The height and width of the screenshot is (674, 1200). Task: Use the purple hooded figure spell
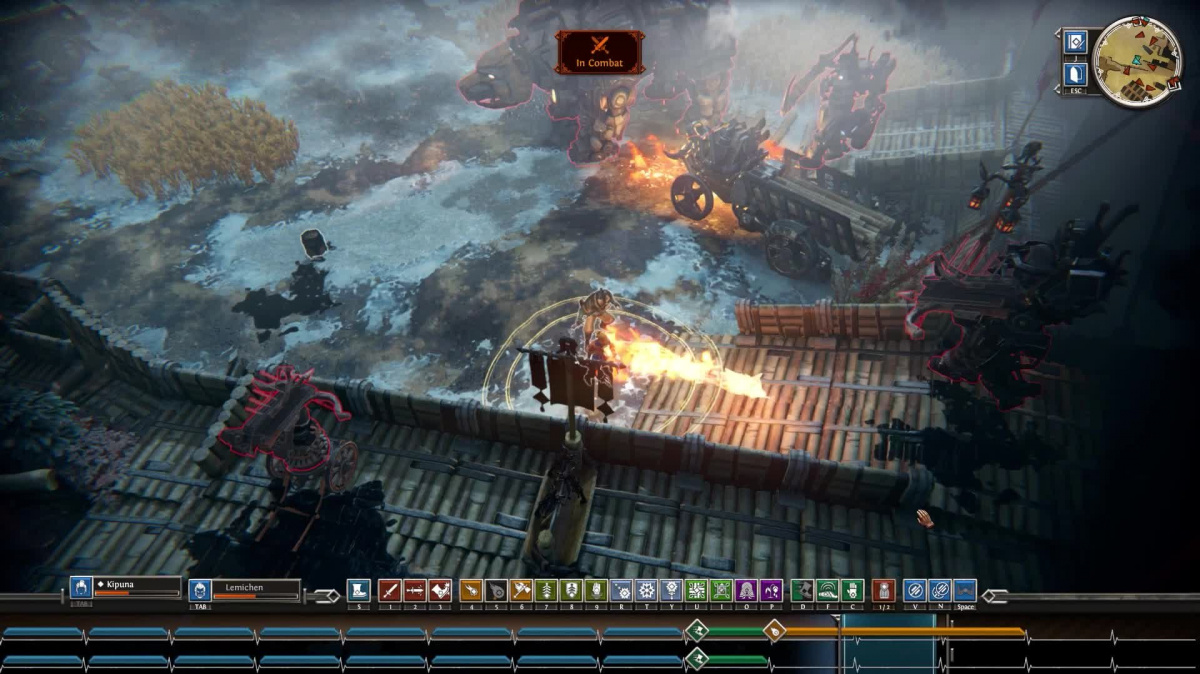(746, 590)
